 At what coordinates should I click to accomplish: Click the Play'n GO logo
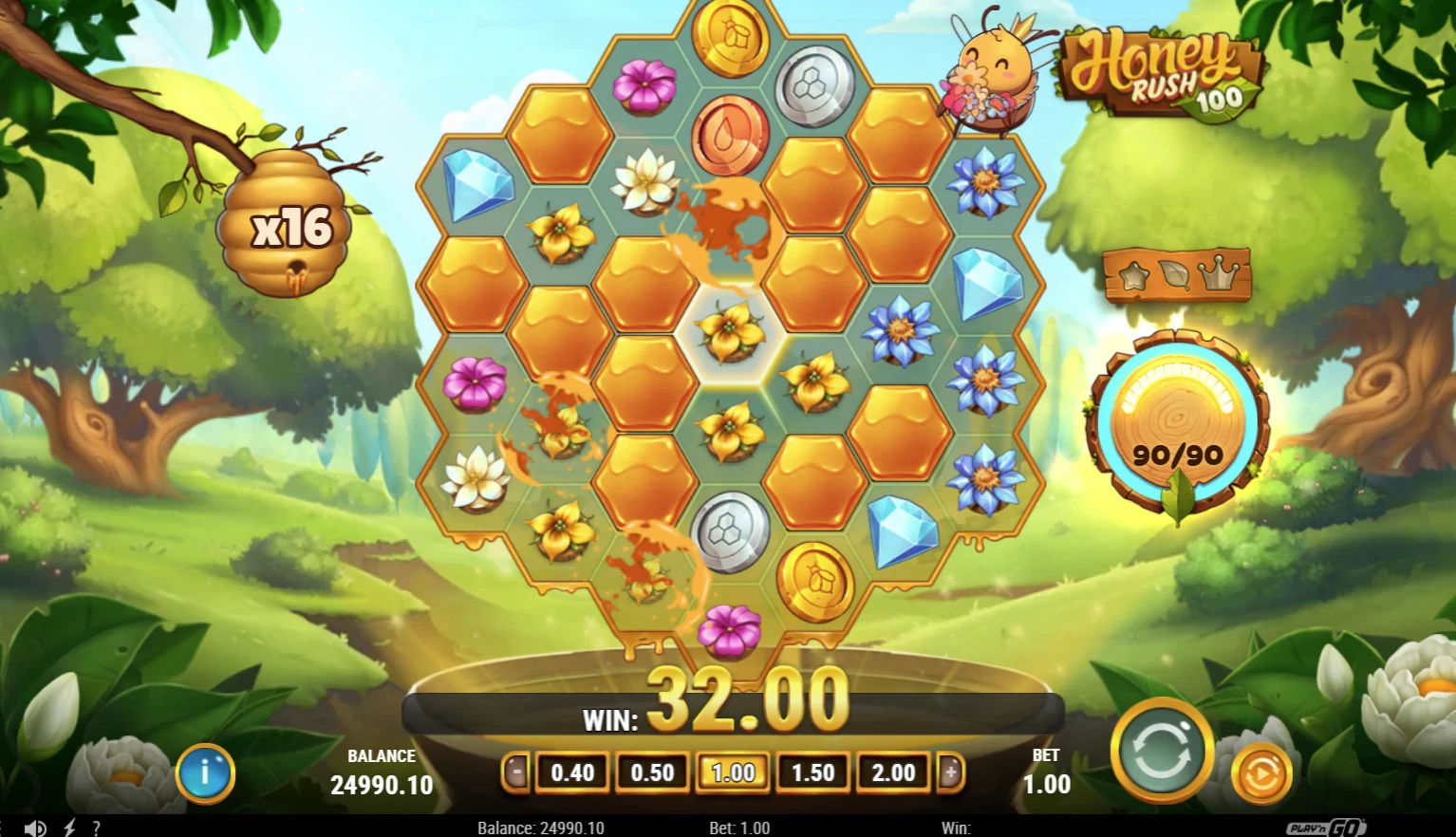1323,827
